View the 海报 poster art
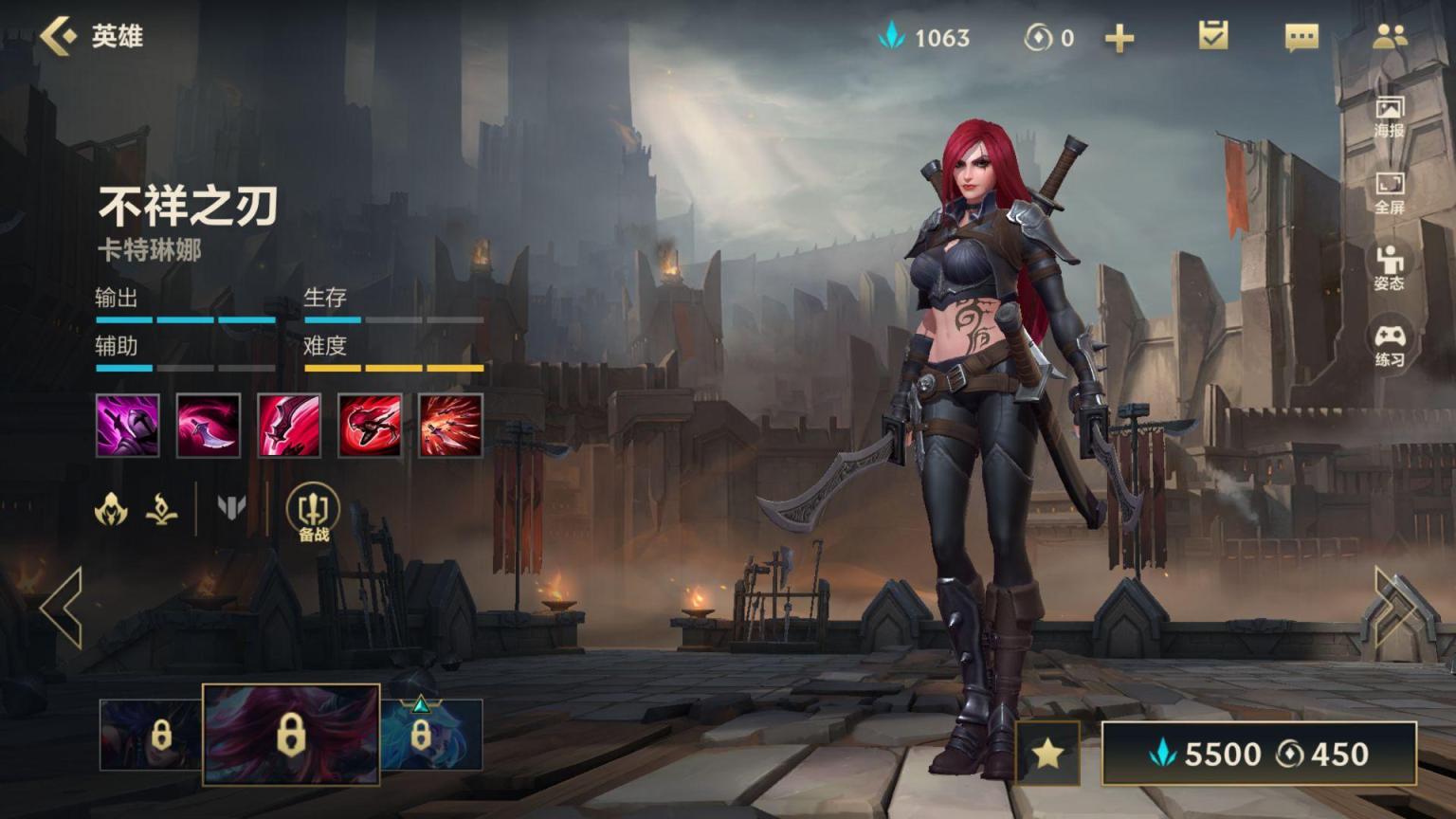Screen dimensions: 1456x819 1389,117
